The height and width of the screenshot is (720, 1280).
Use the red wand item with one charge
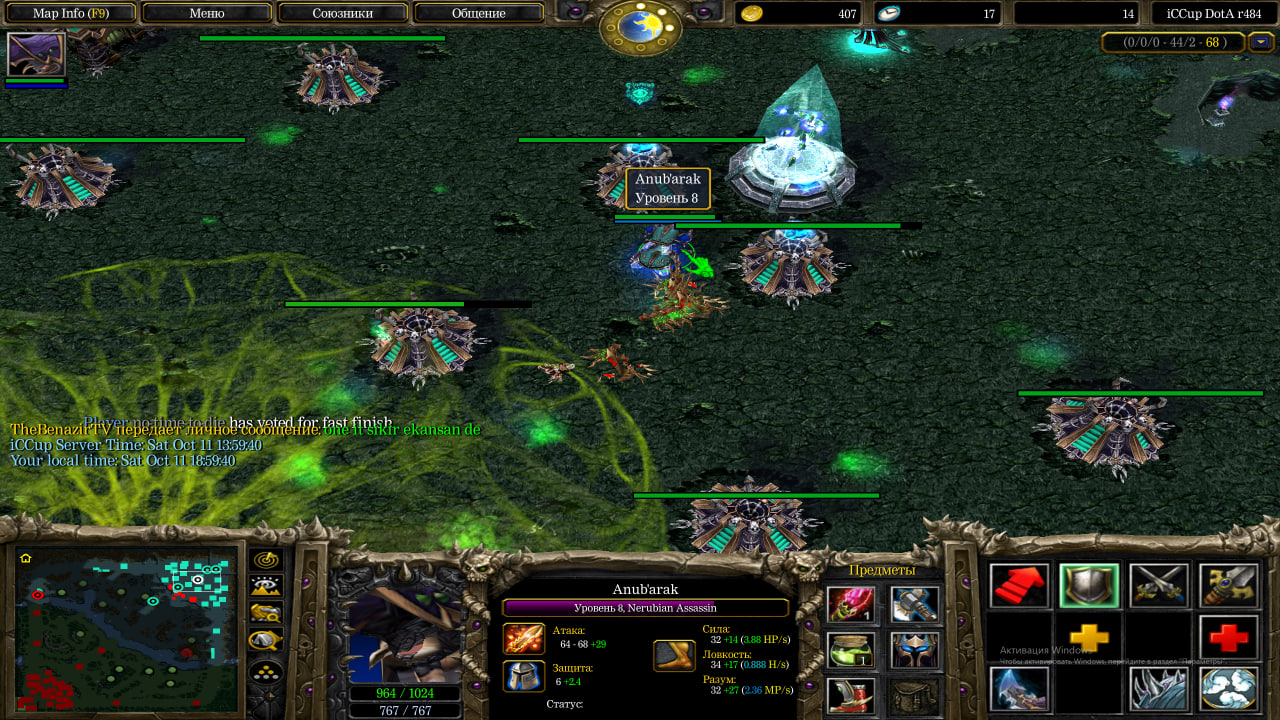pyautogui.click(x=850, y=605)
